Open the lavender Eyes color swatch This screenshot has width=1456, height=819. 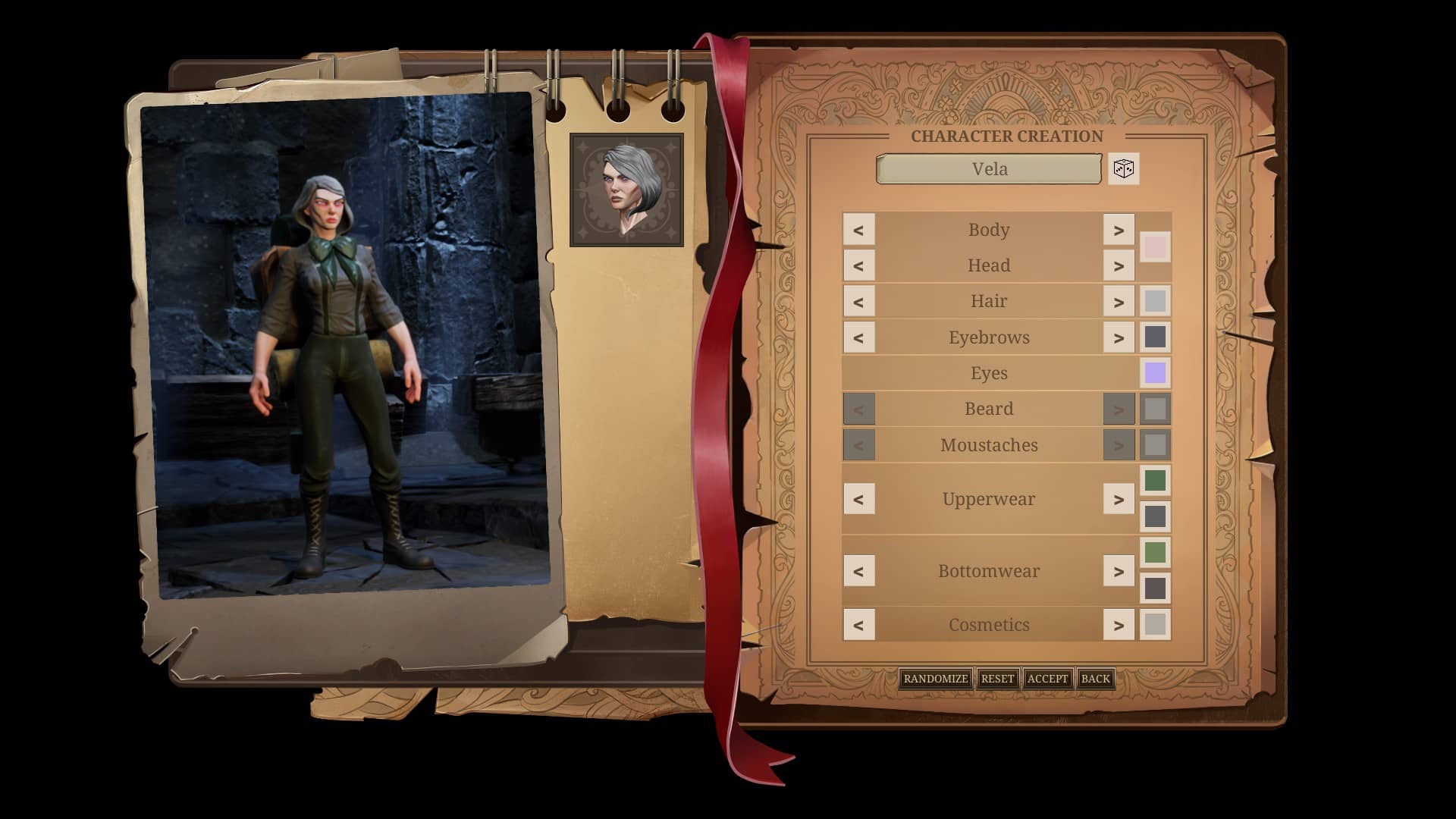[x=1155, y=373]
